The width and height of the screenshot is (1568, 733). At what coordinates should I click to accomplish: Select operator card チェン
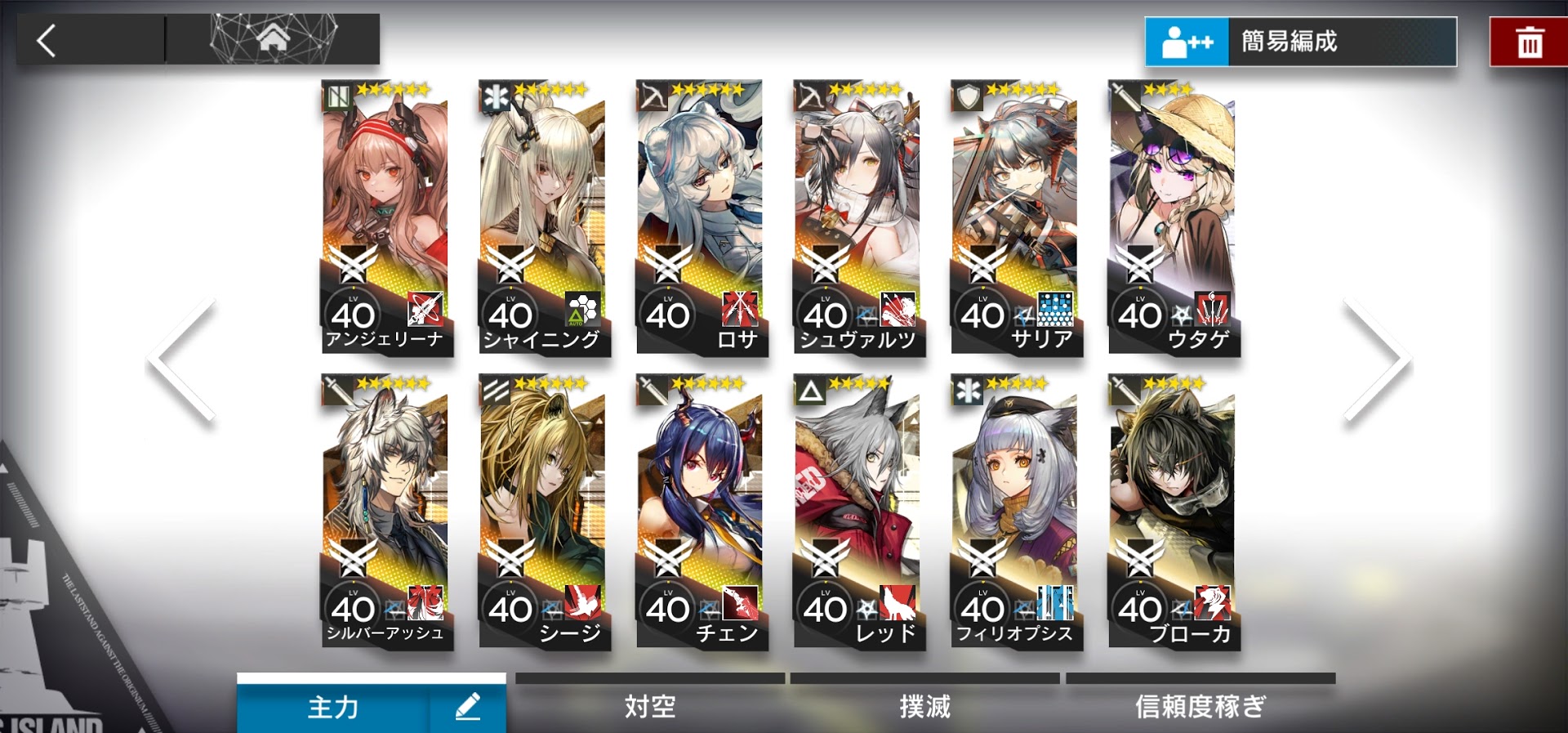tap(700, 512)
